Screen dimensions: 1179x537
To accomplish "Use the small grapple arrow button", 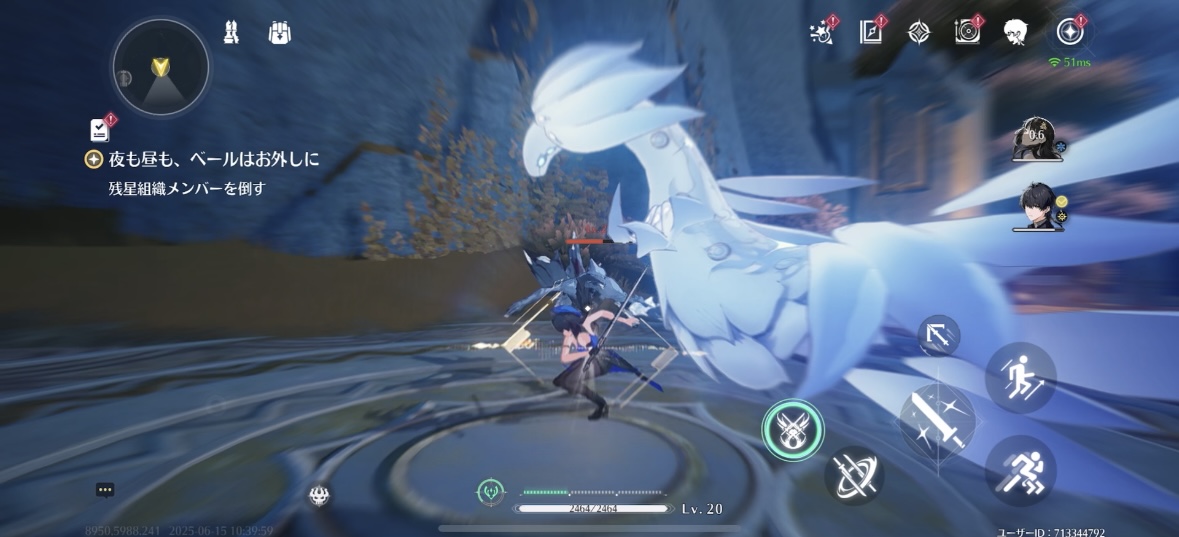I will pos(939,335).
